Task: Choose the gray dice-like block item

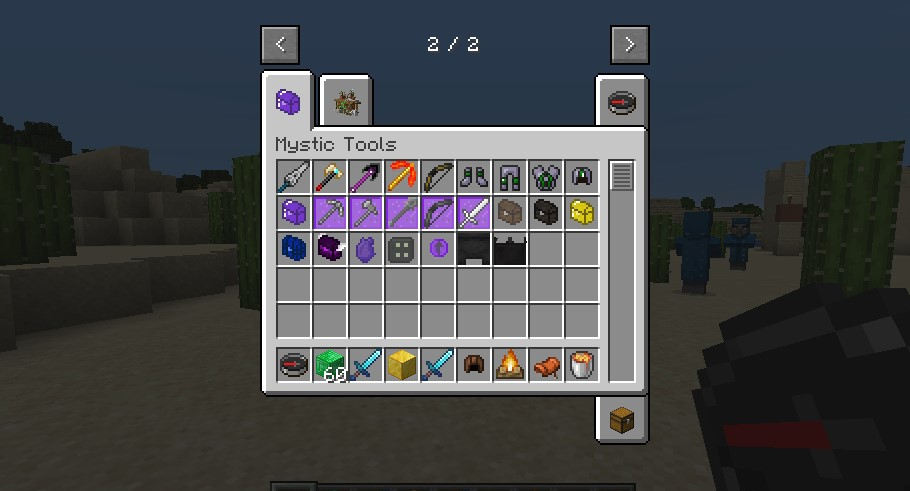Action: tap(402, 249)
